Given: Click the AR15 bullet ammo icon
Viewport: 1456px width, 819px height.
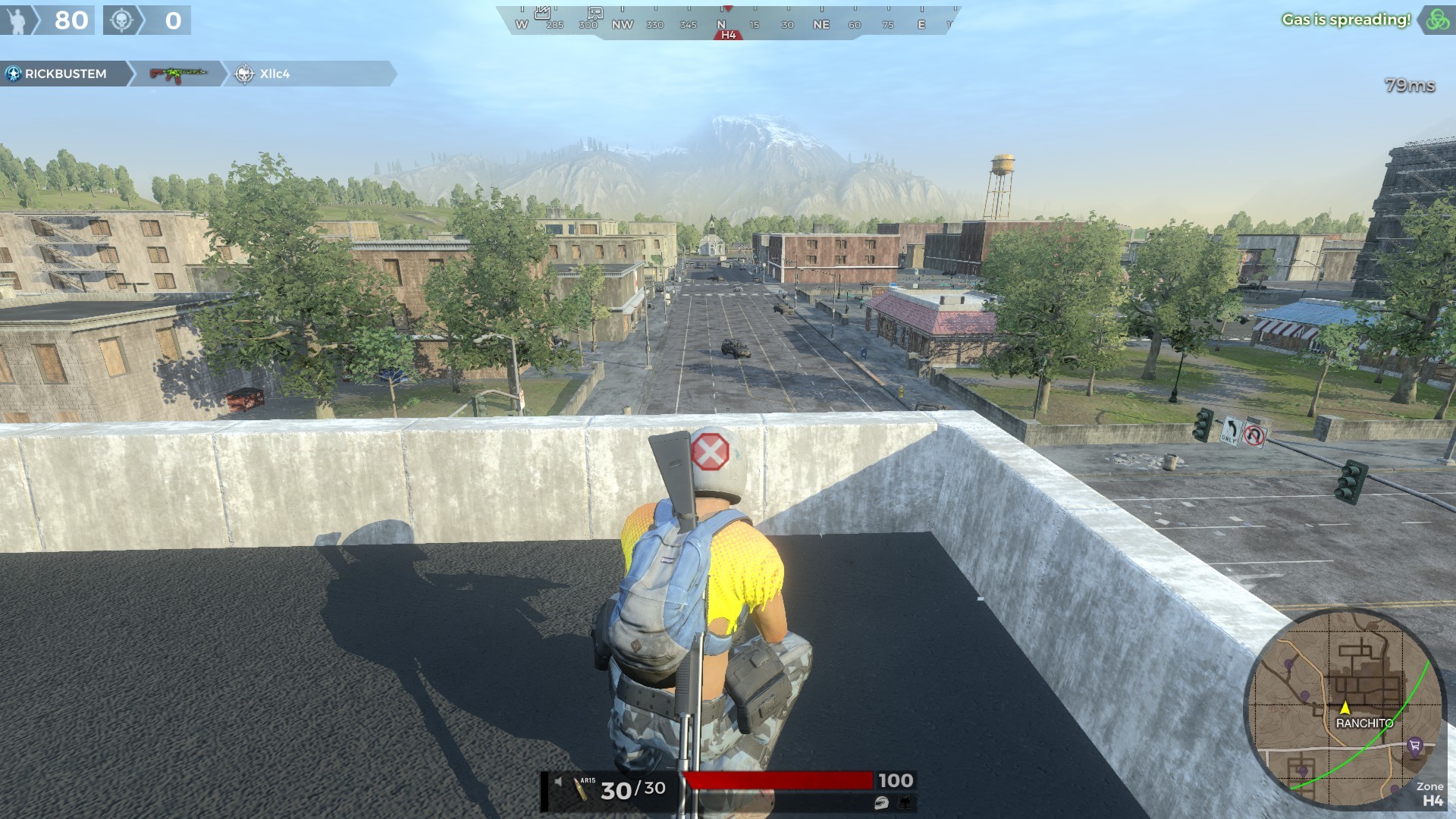Looking at the screenshot, I should [x=581, y=789].
